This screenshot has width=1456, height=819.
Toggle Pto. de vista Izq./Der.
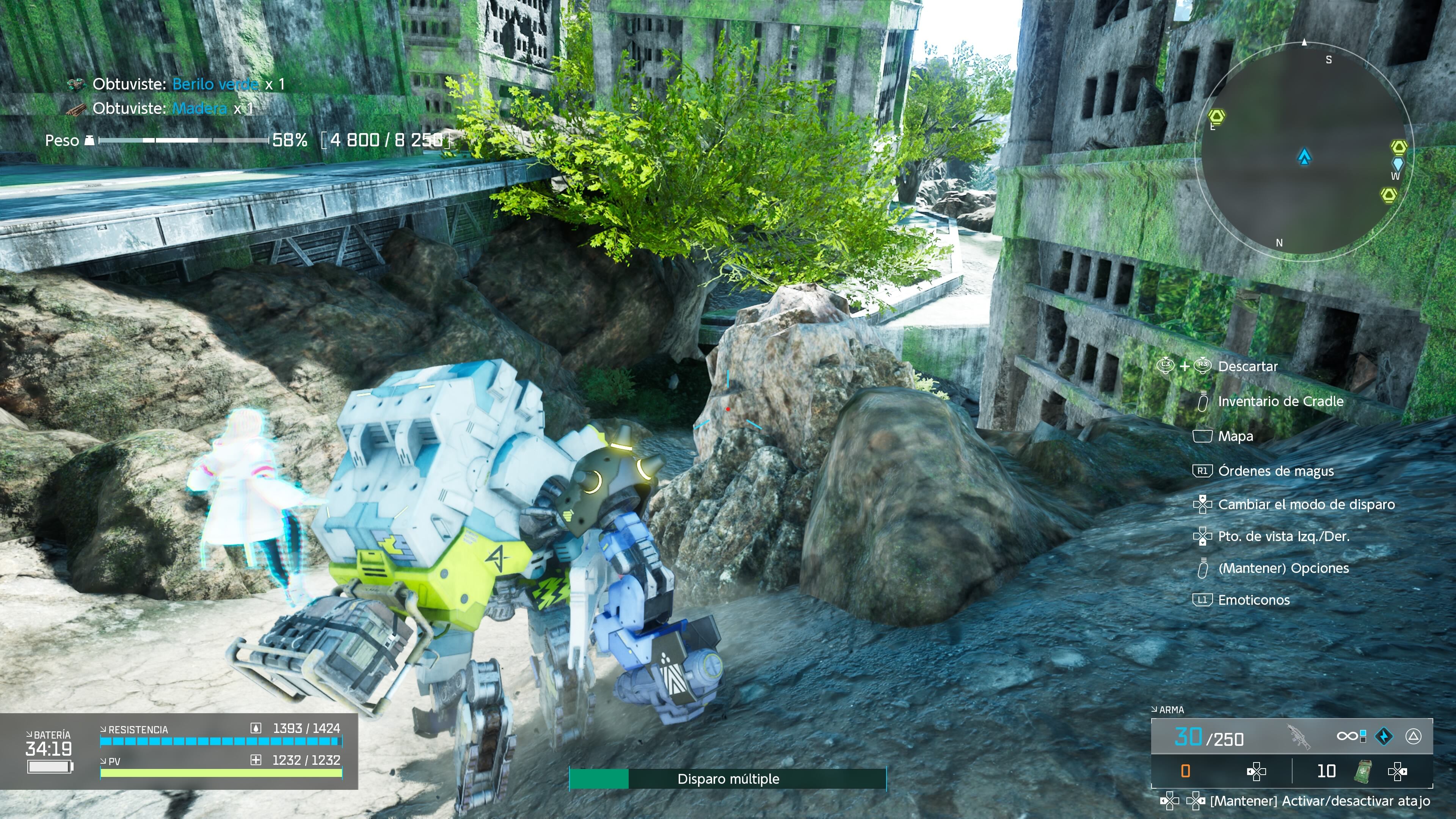click(x=1283, y=537)
